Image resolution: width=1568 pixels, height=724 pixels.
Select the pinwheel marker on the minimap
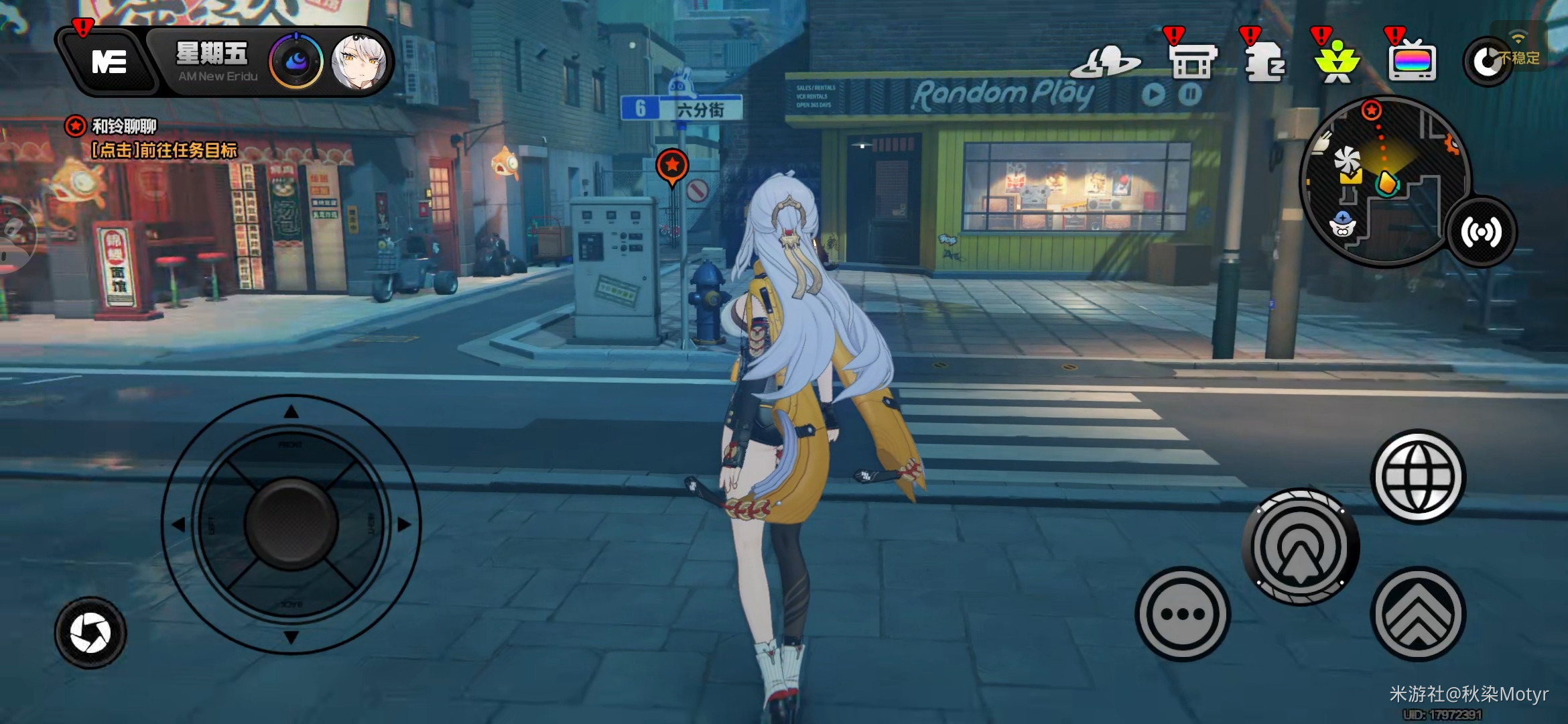(1346, 160)
